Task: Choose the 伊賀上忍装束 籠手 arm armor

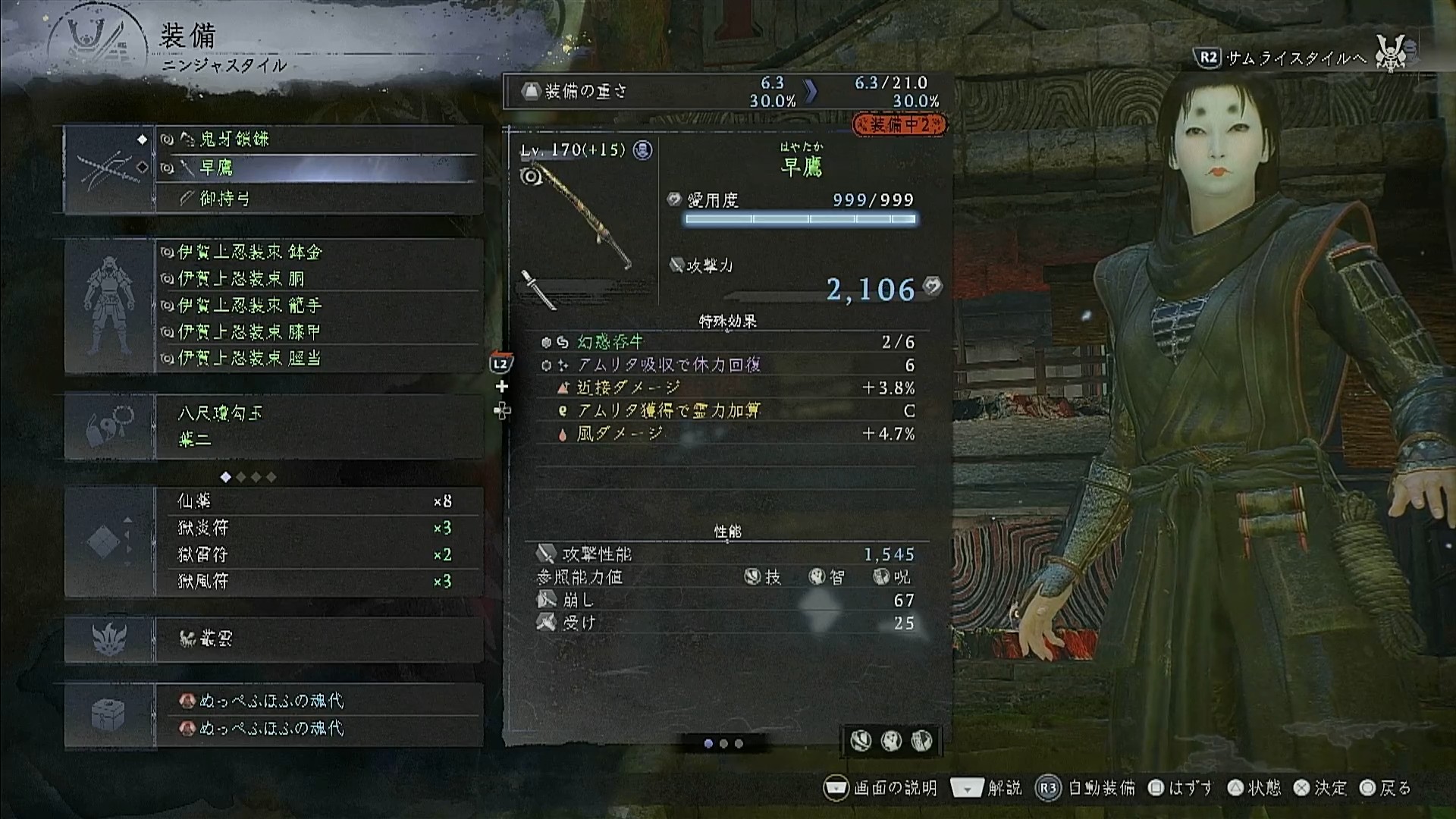Action: pyautogui.click(x=318, y=305)
